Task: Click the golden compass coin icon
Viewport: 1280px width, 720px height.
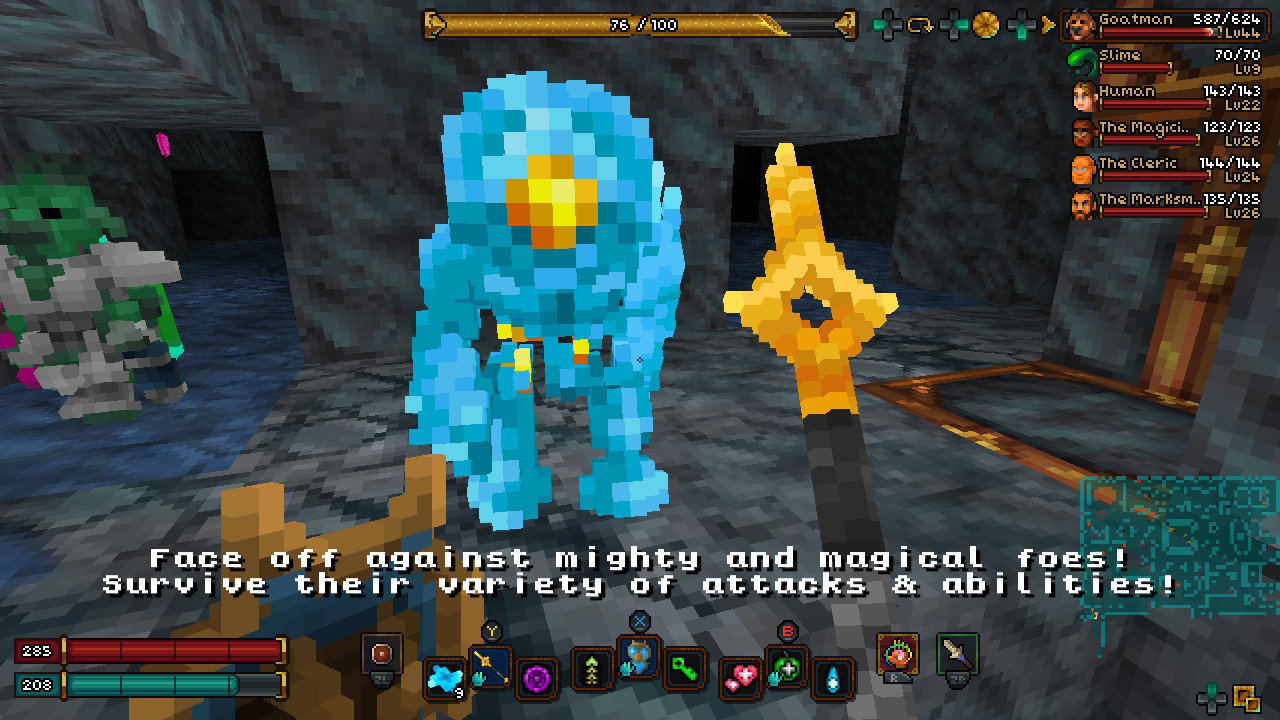Action: click(986, 24)
